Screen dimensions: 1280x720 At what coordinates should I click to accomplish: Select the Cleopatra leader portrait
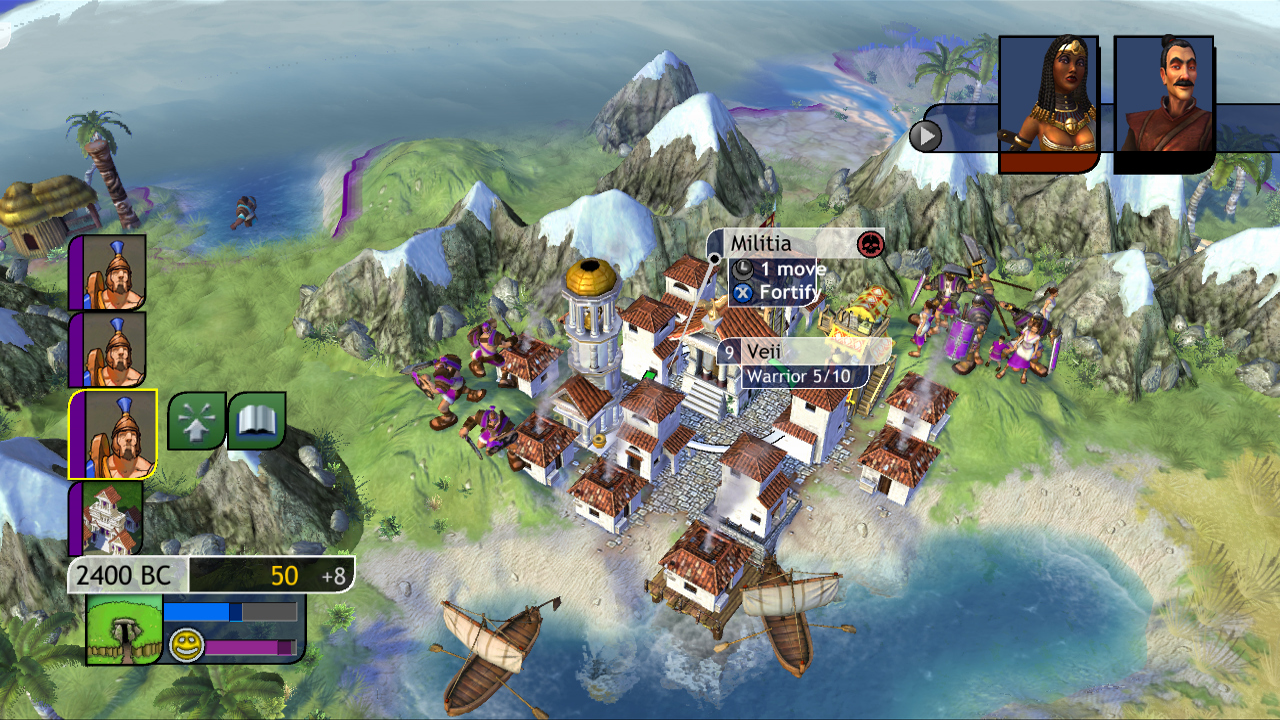tap(1049, 100)
